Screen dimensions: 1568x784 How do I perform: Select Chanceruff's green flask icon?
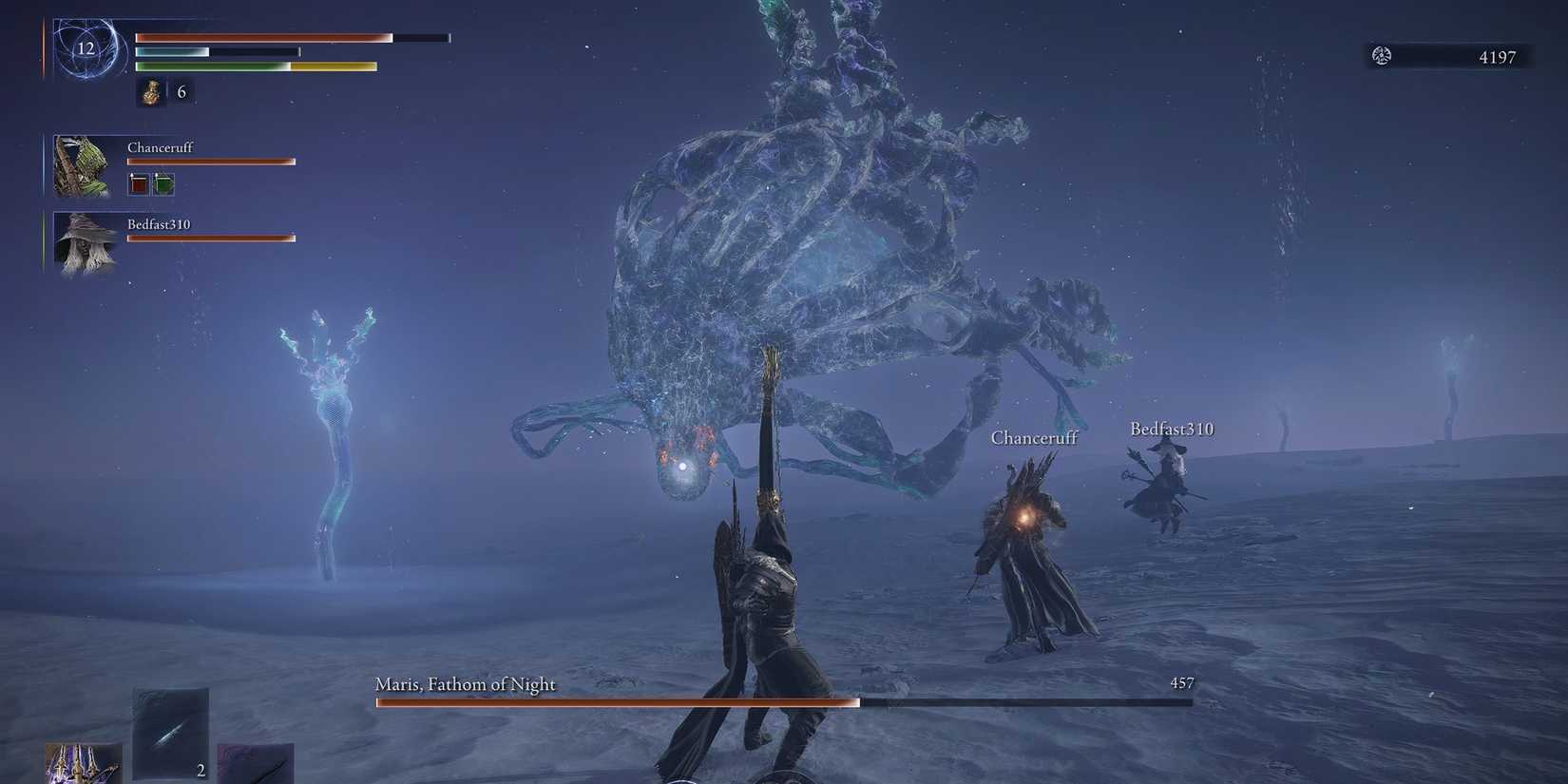point(163,184)
